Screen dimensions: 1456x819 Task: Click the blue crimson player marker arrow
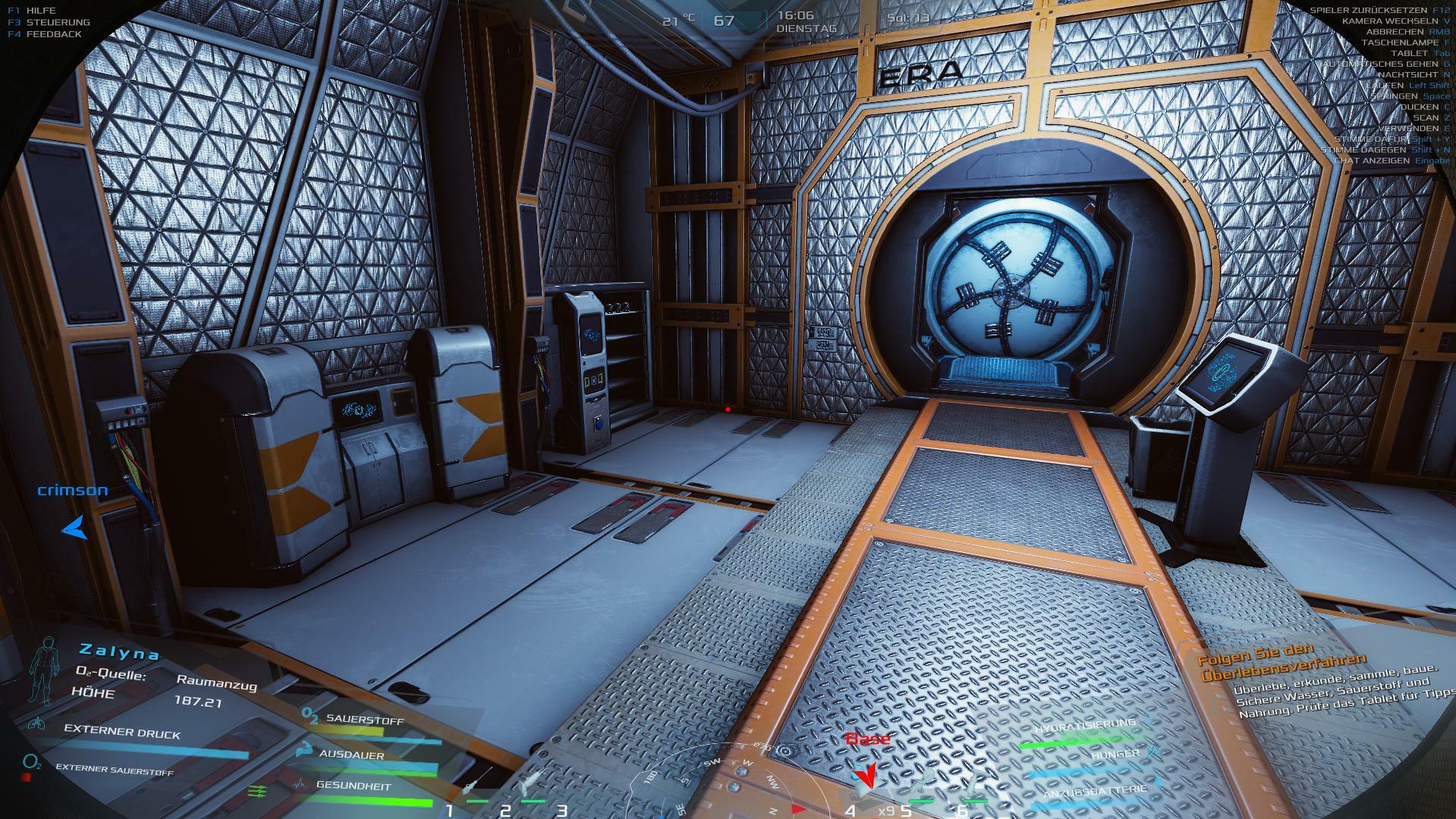point(74,527)
